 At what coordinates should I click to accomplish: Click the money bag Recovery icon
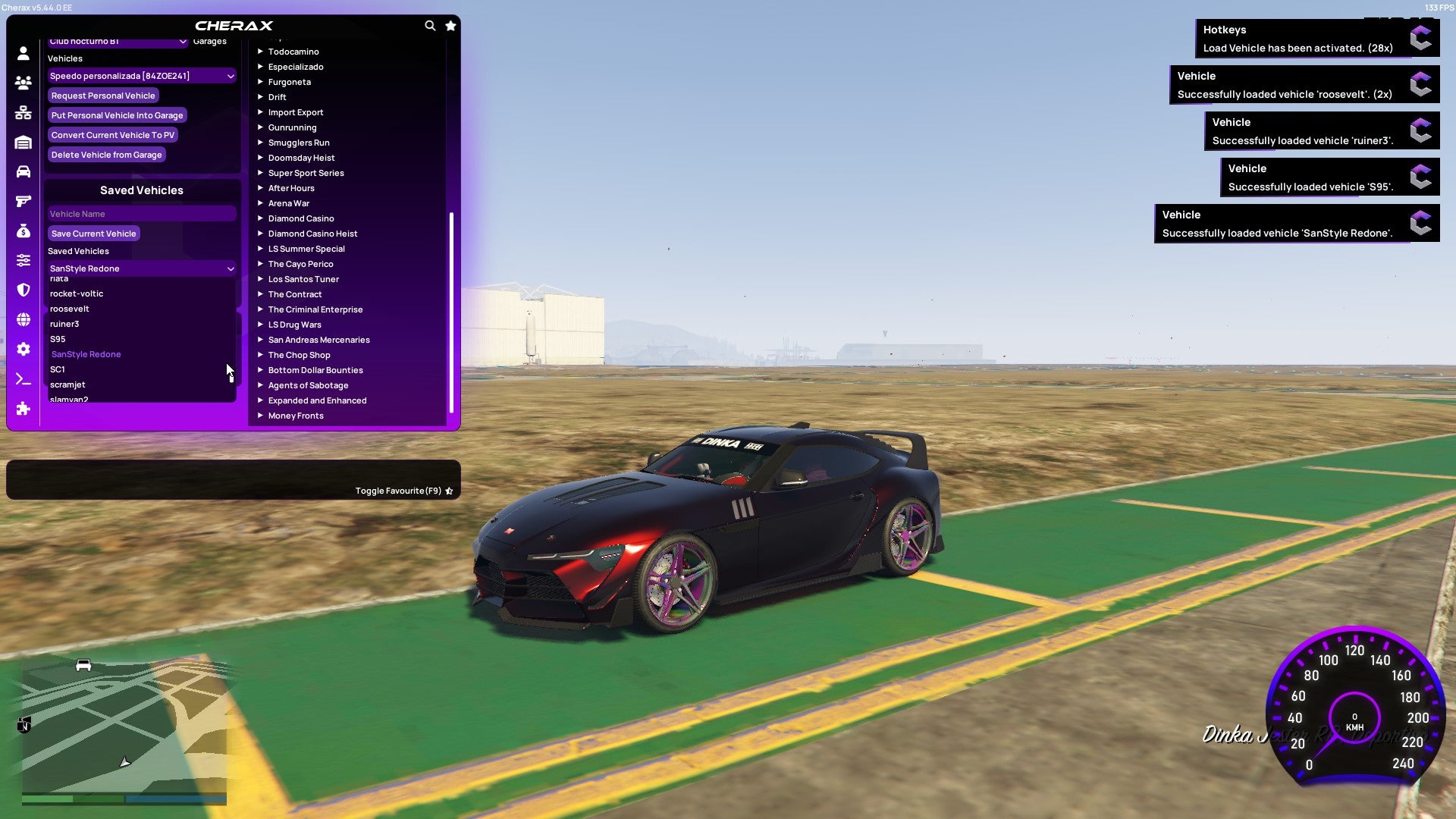(23, 230)
